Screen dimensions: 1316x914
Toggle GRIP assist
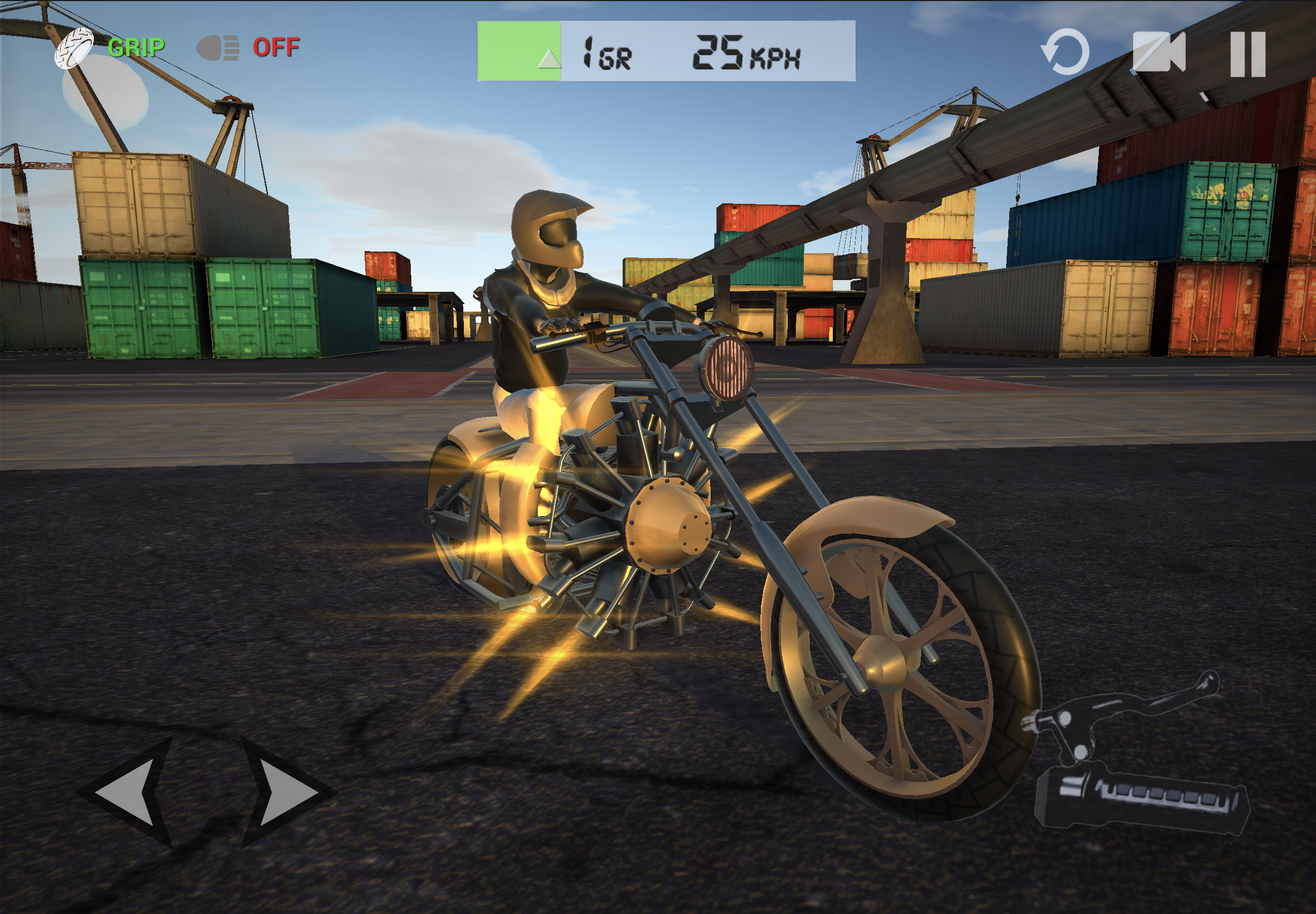pyautogui.click(x=137, y=49)
